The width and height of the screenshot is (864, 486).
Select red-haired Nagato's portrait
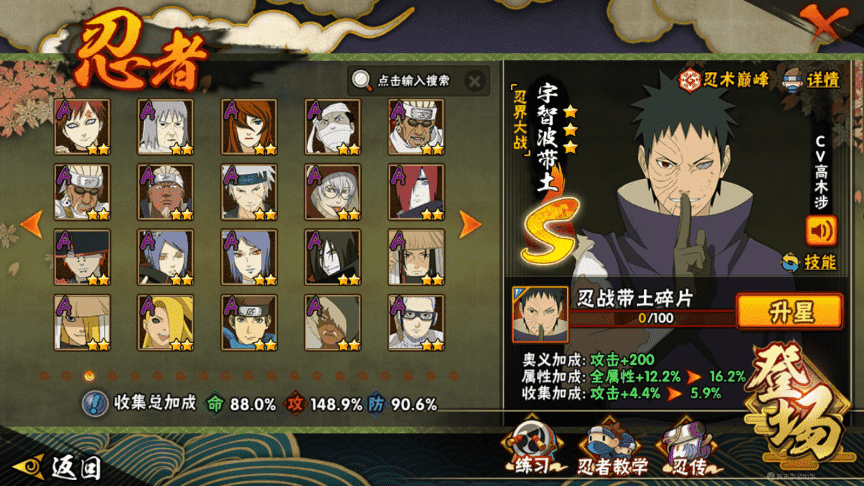pyautogui.click(x=416, y=191)
